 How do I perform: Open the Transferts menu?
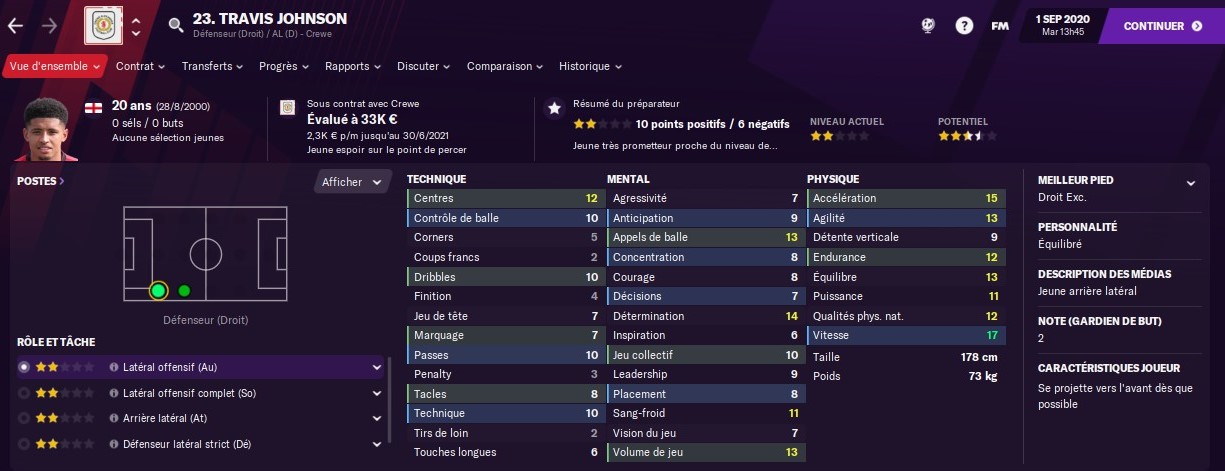212,66
